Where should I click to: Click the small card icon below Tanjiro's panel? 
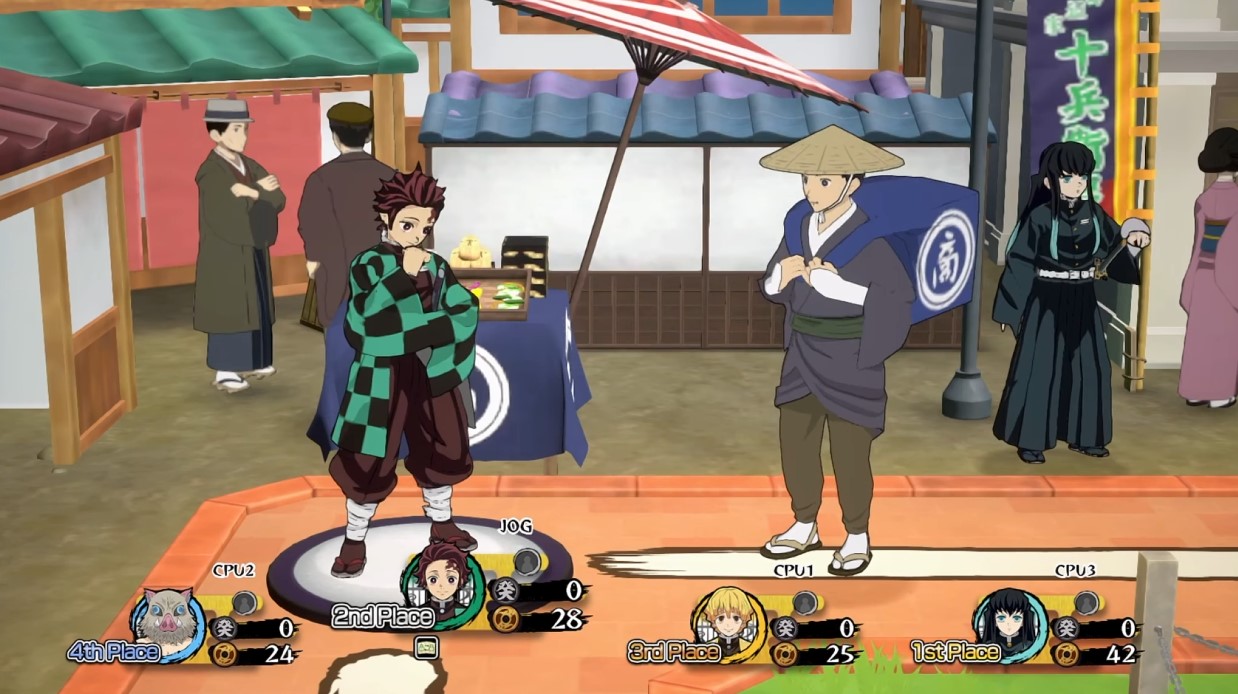pos(427,646)
